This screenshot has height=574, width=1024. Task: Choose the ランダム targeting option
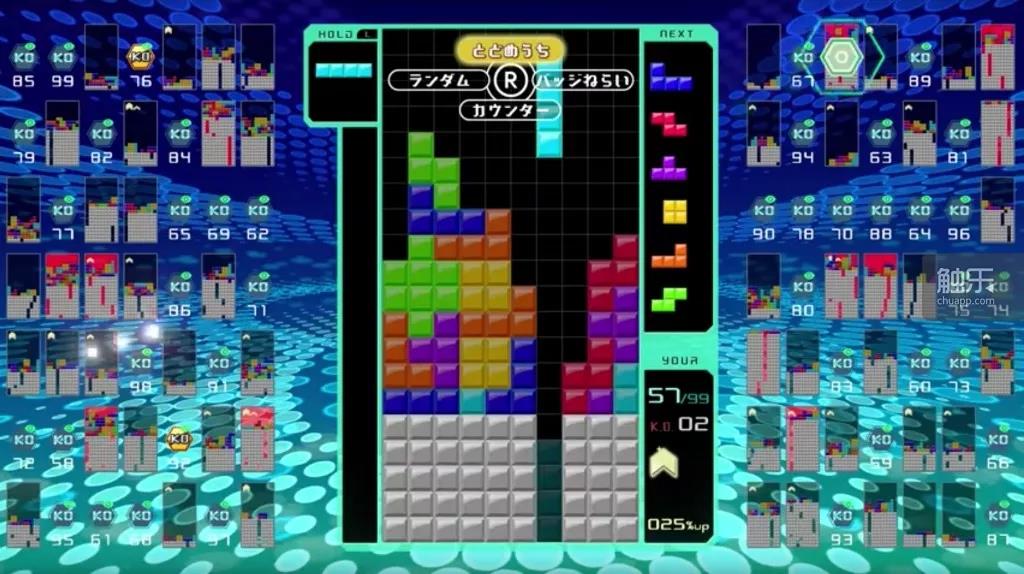coord(438,80)
